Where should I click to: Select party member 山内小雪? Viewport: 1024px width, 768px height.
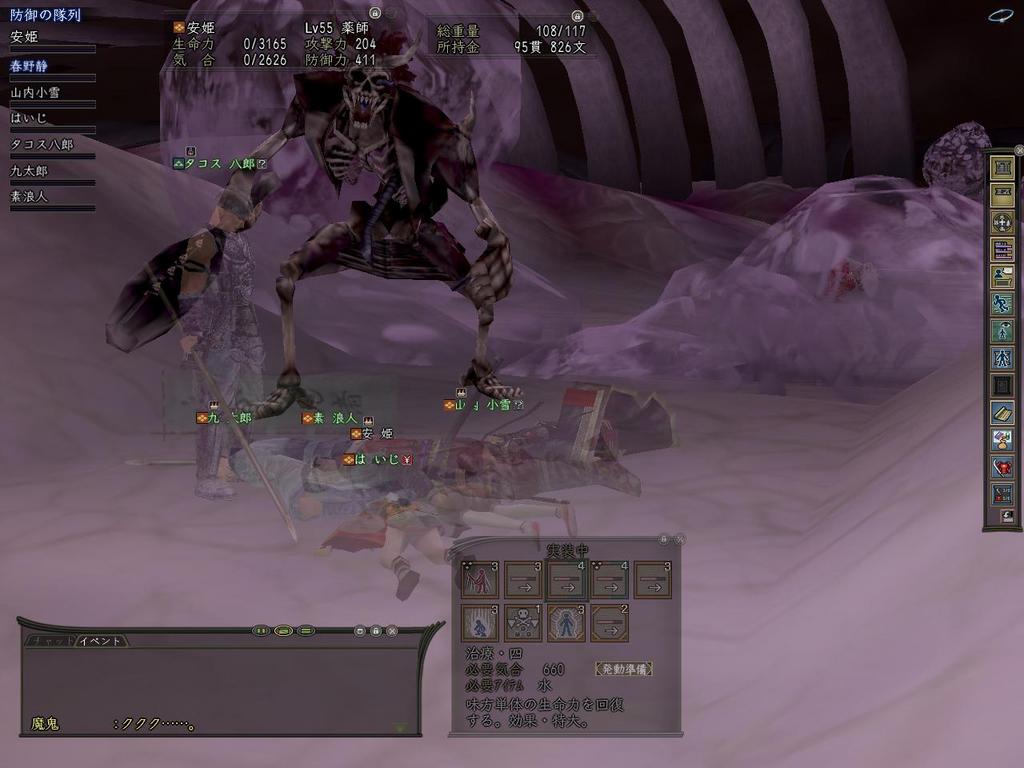35,93
